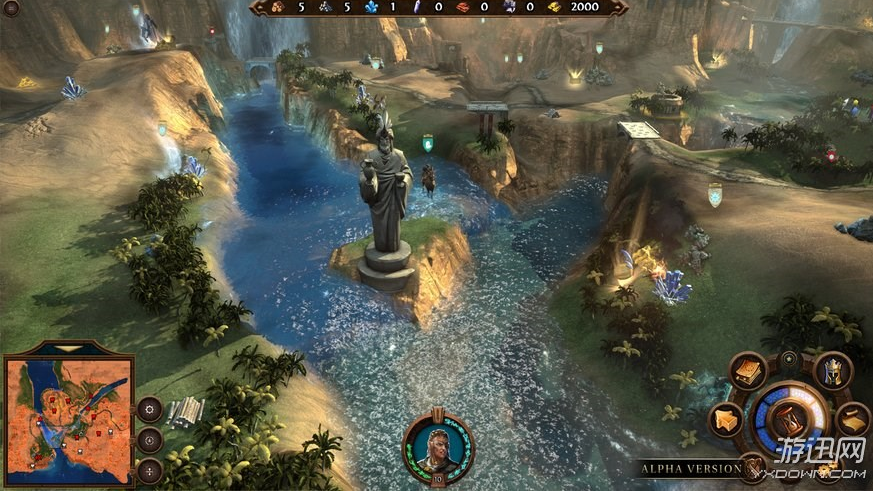Click the blue crystal resource icon

click(372, 8)
